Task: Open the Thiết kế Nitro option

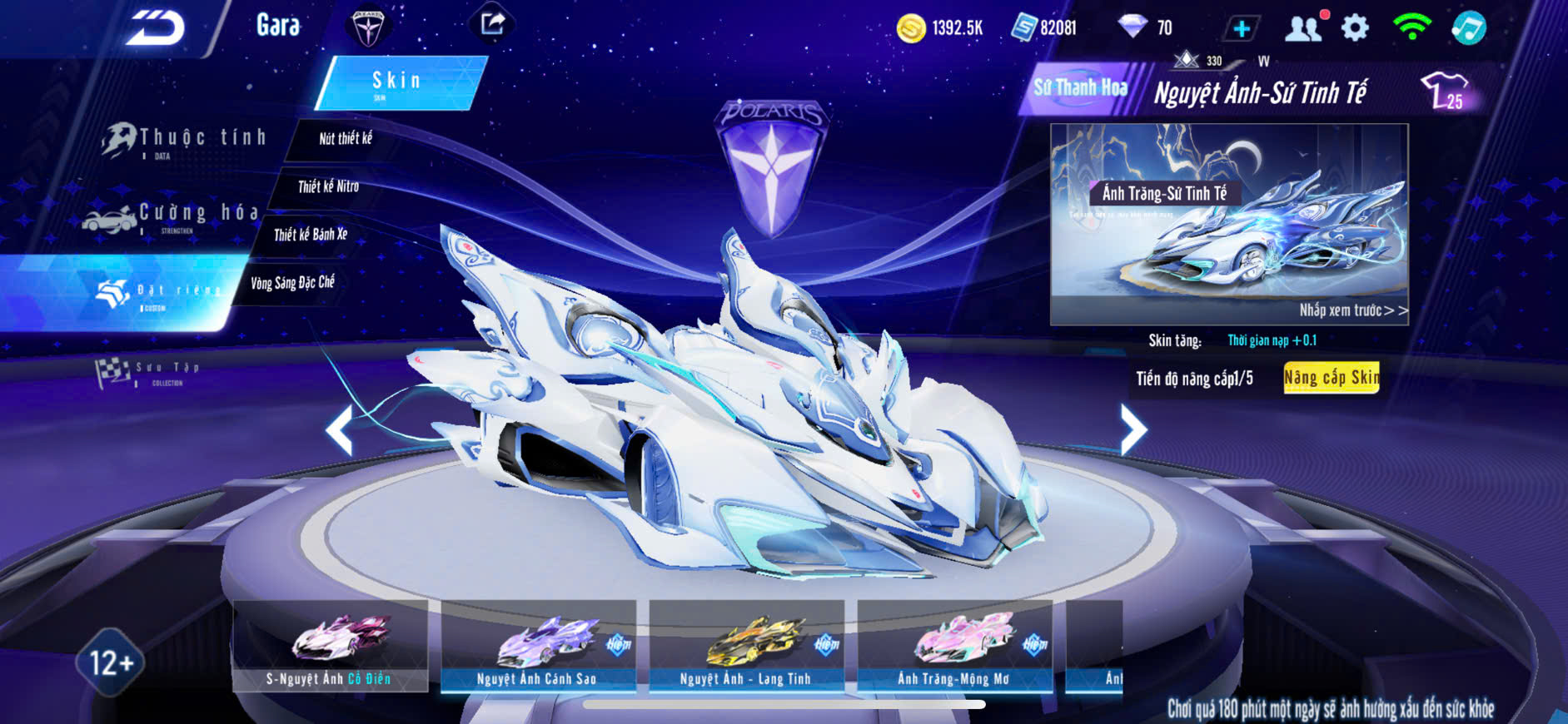Action: point(328,186)
